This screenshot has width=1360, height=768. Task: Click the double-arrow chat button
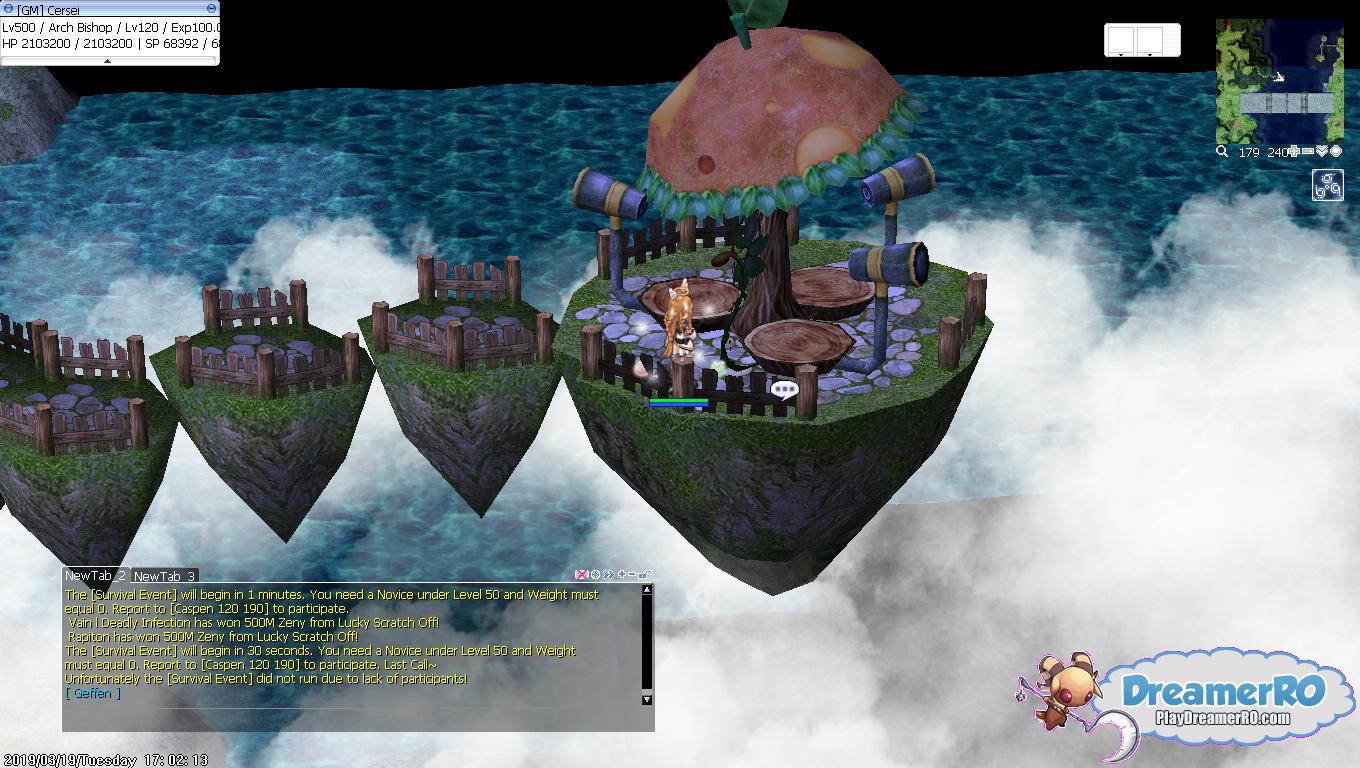[608, 575]
